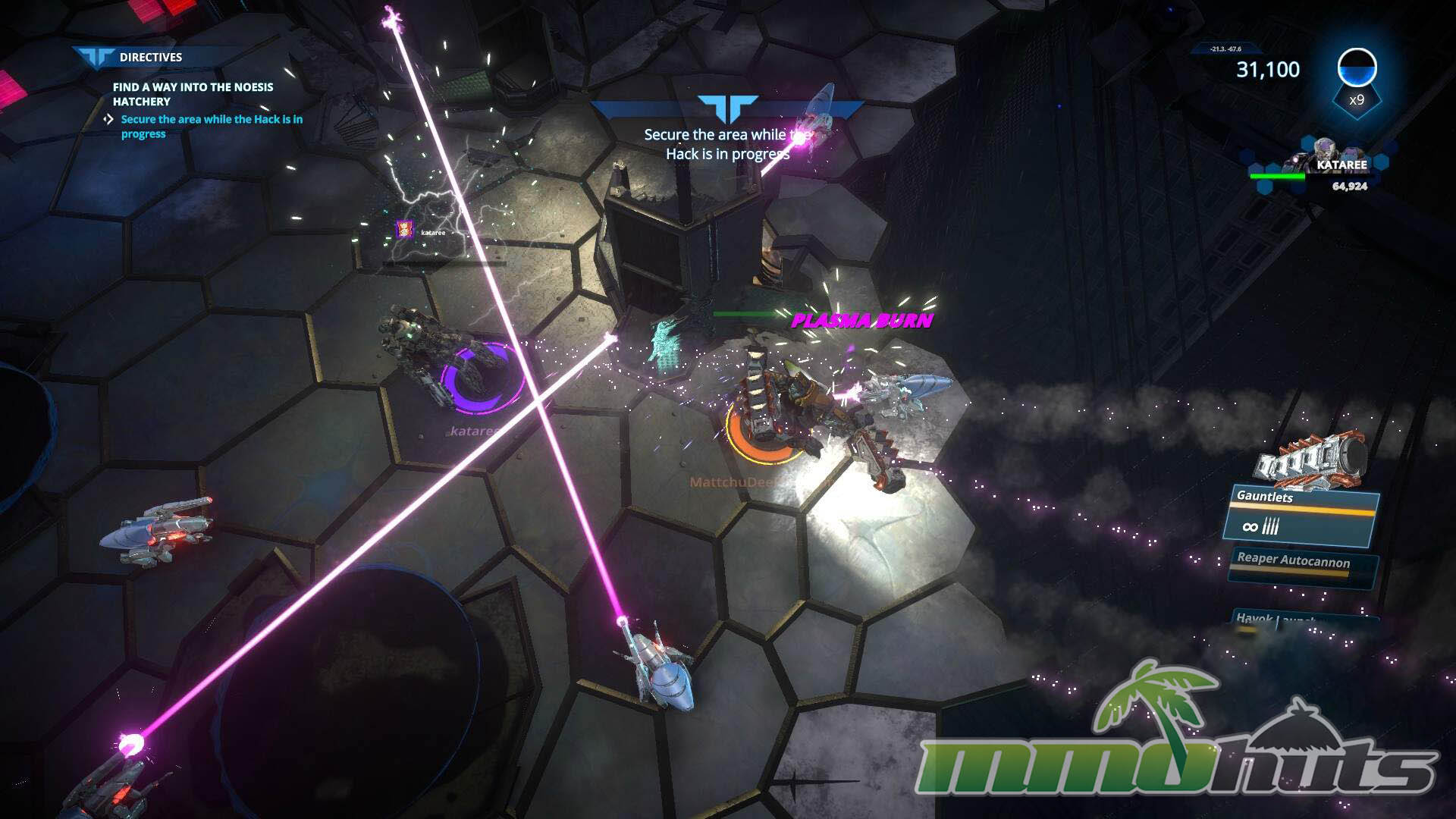Switch to the Reaper Autocannon weapon
The height and width of the screenshot is (819, 1456).
[x=1301, y=566]
